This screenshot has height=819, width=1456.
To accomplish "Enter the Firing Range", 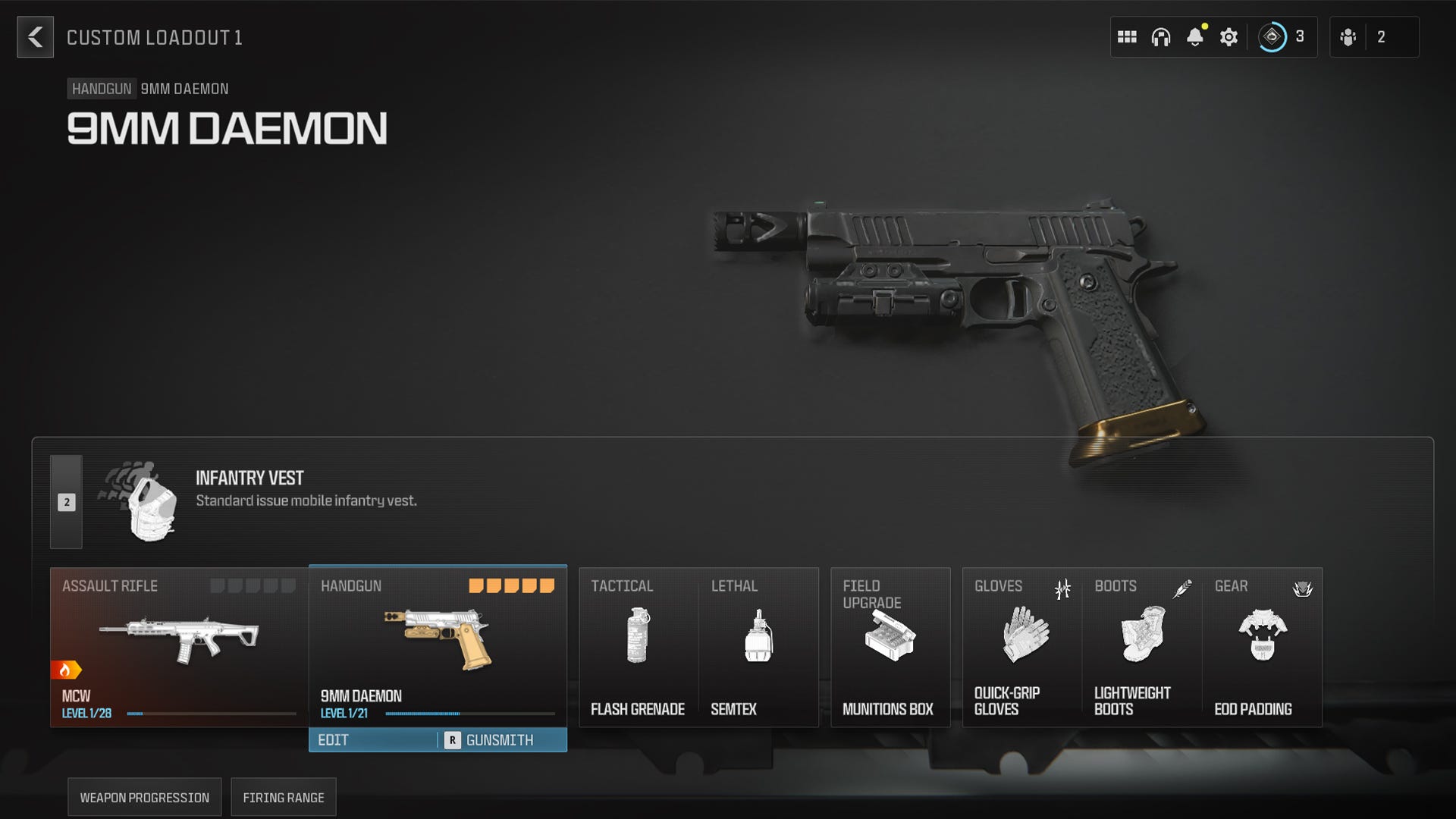I will point(284,797).
